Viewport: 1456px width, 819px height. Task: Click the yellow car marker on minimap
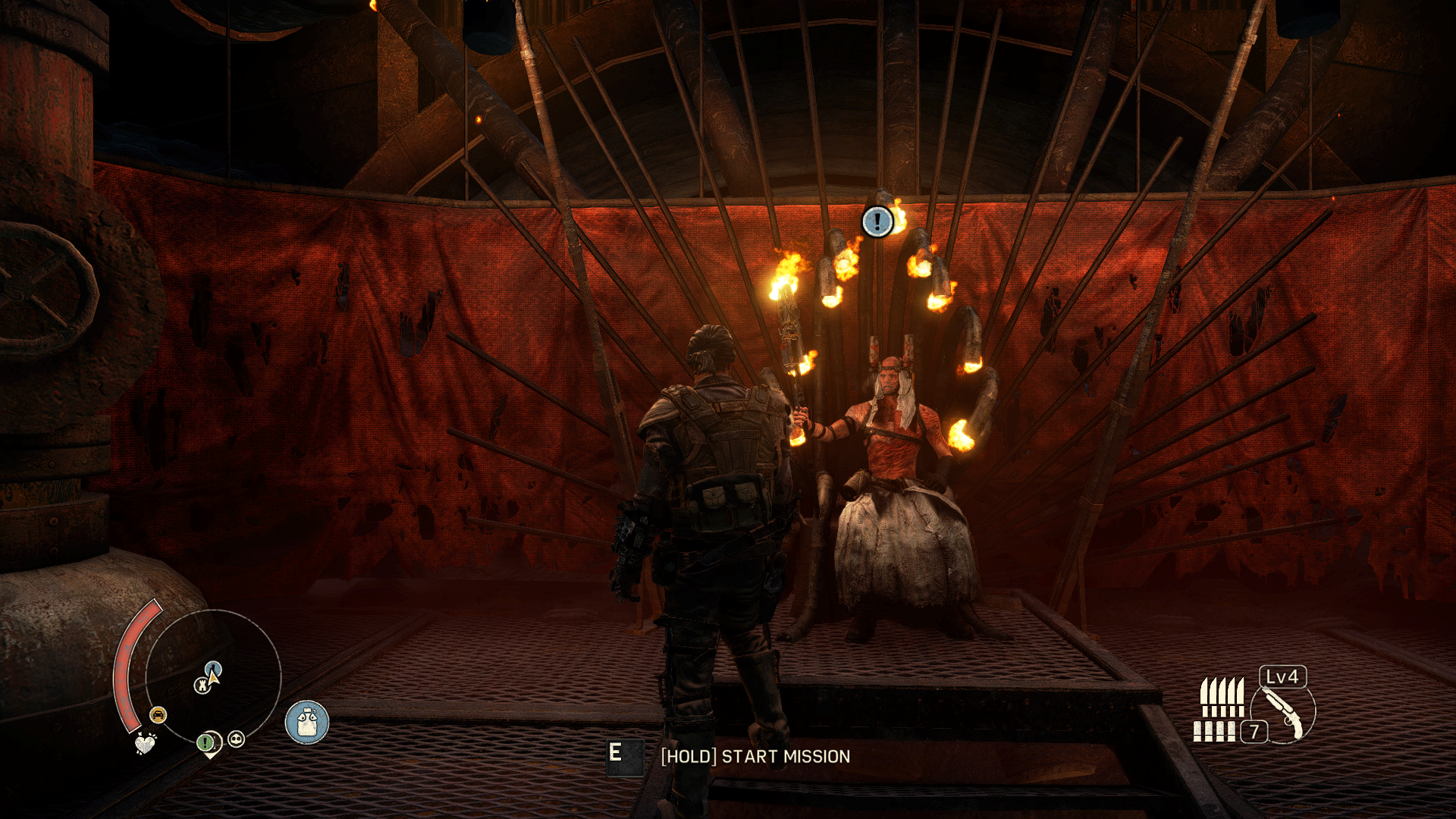(x=158, y=714)
